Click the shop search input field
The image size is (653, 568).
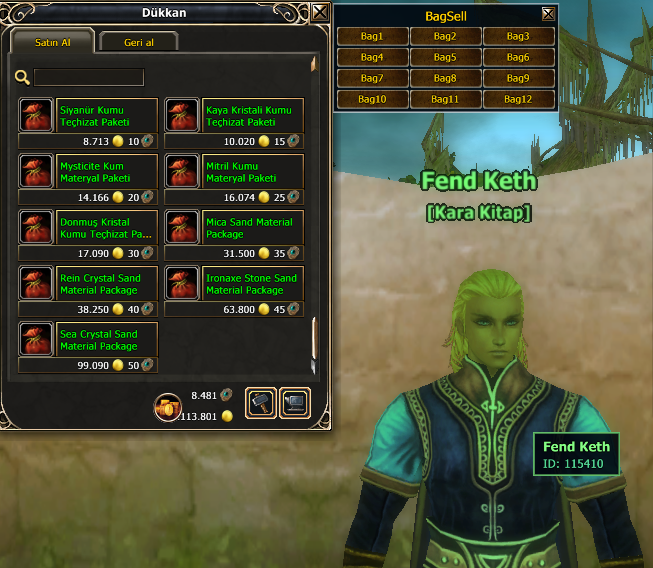[89, 77]
